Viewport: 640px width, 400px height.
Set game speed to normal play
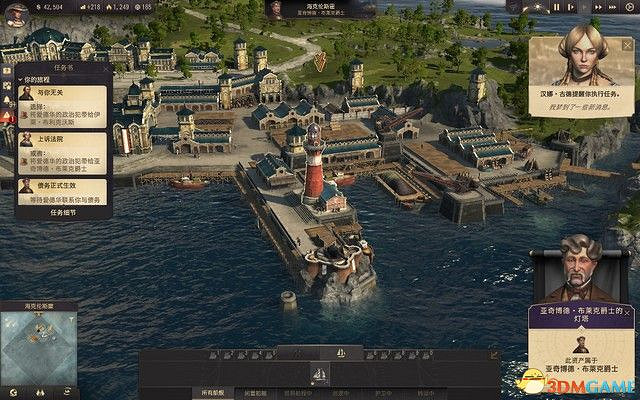pos(571,7)
